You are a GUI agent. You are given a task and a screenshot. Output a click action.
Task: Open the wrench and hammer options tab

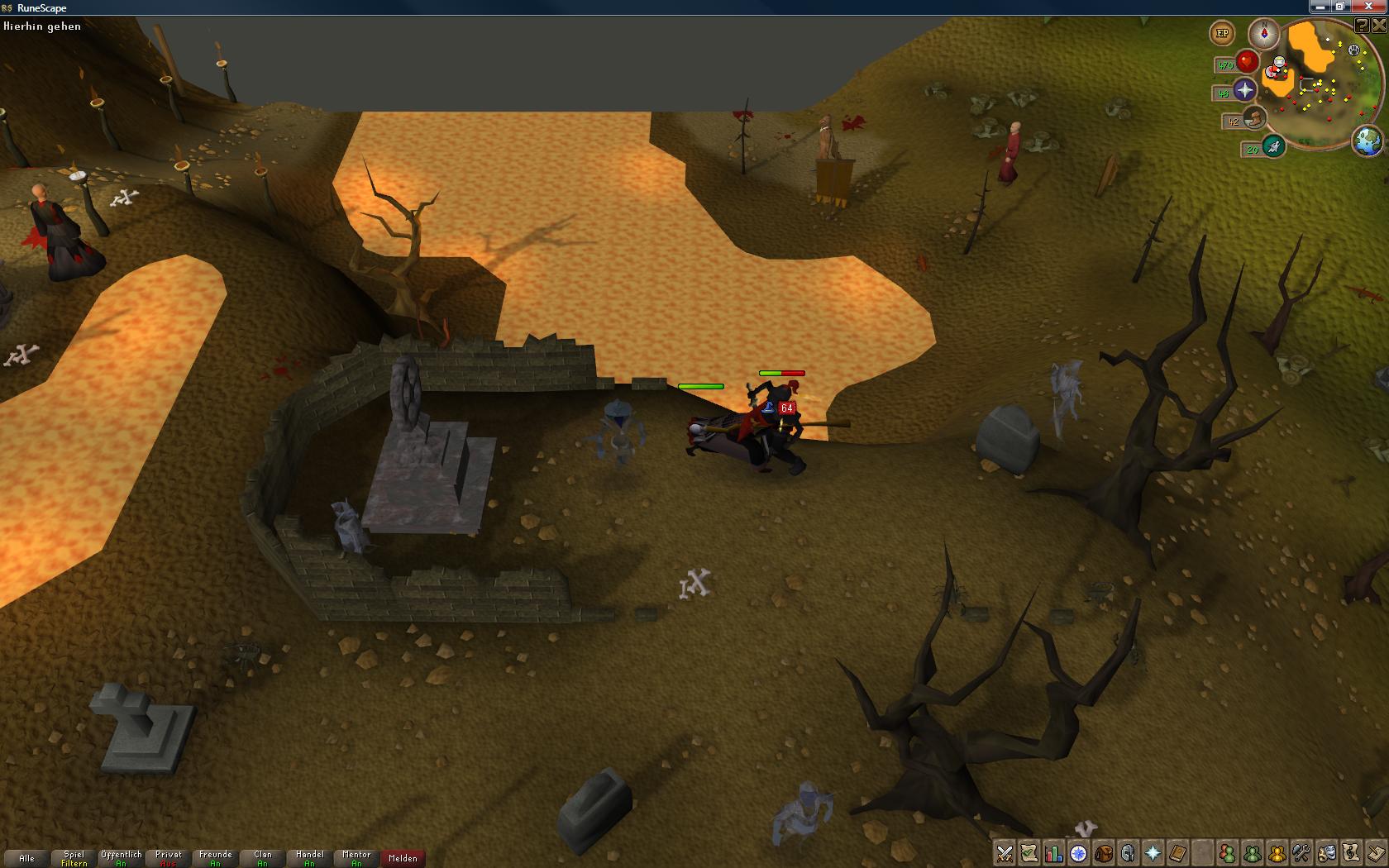pos(1301,853)
